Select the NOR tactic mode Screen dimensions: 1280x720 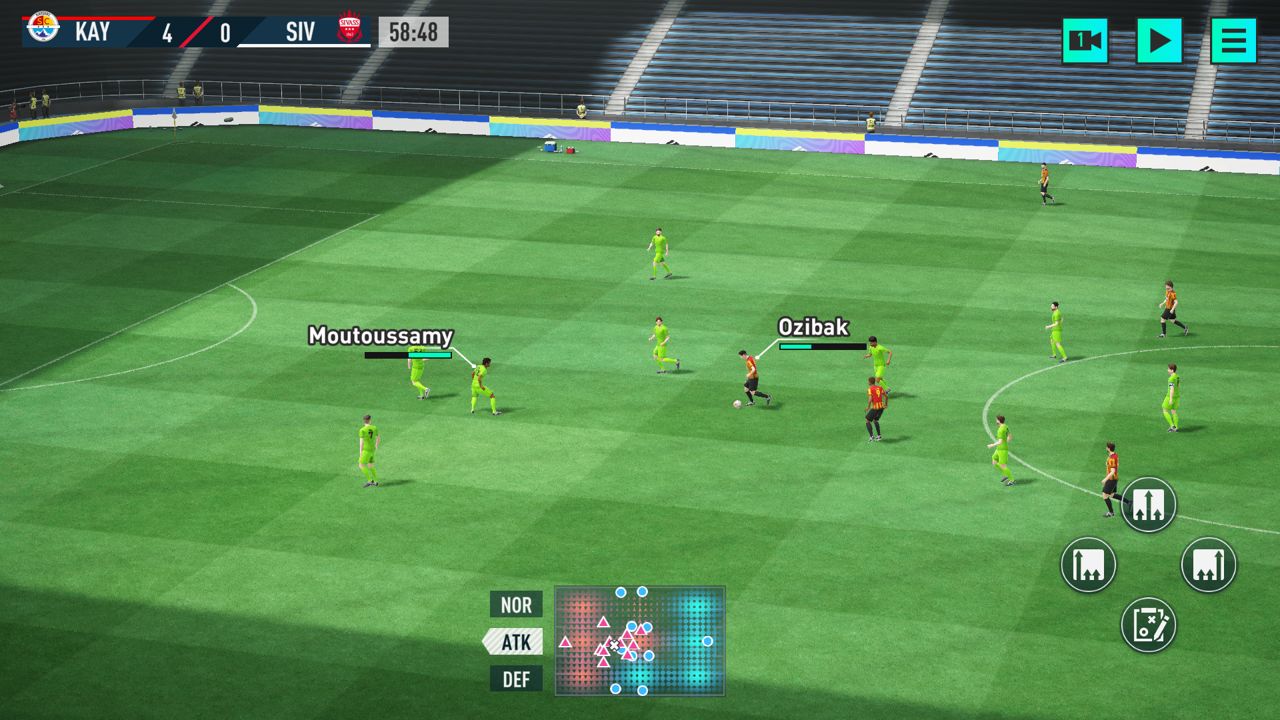pyautogui.click(x=516, y=604)
